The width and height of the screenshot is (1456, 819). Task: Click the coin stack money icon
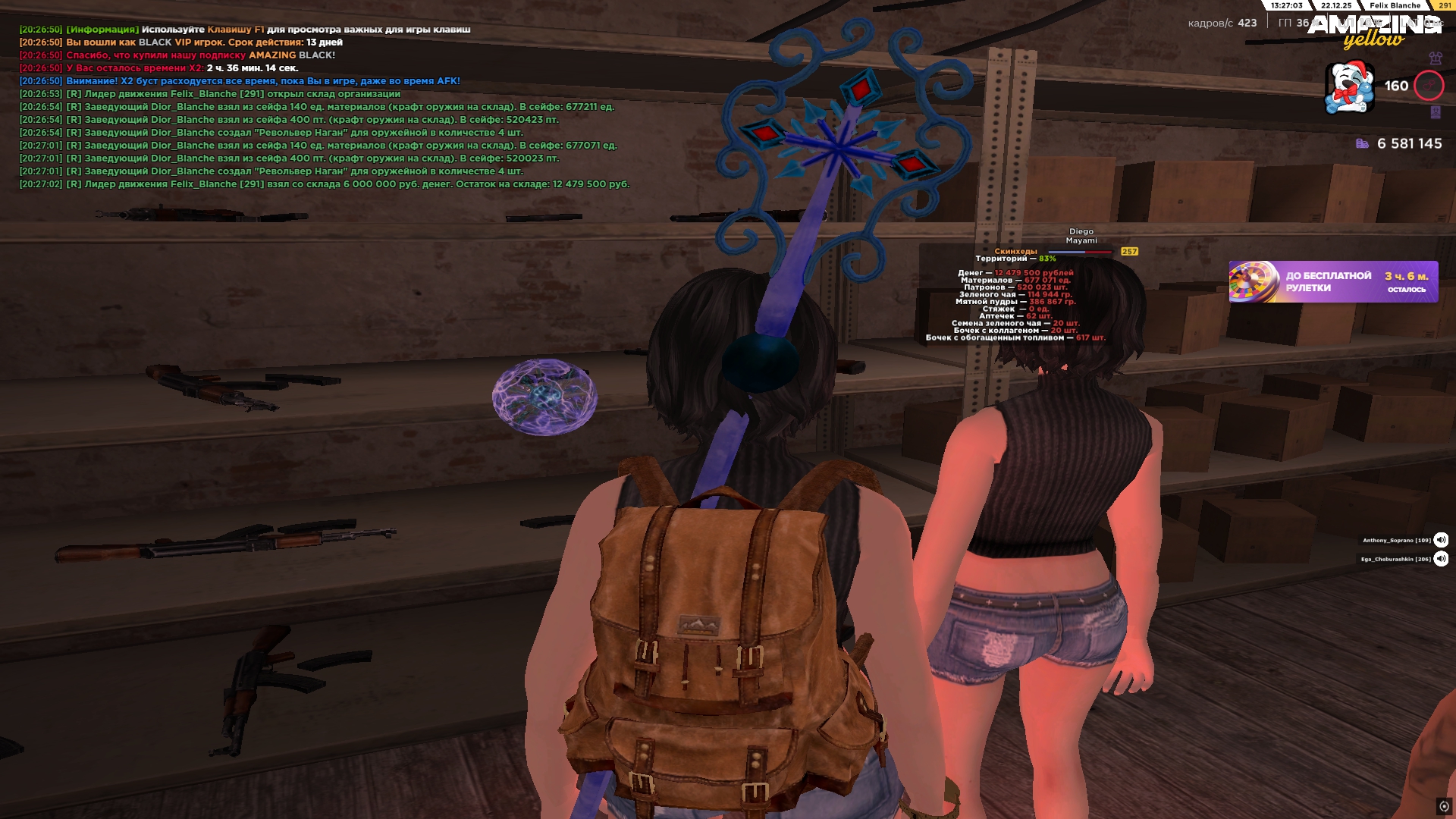1362,143
